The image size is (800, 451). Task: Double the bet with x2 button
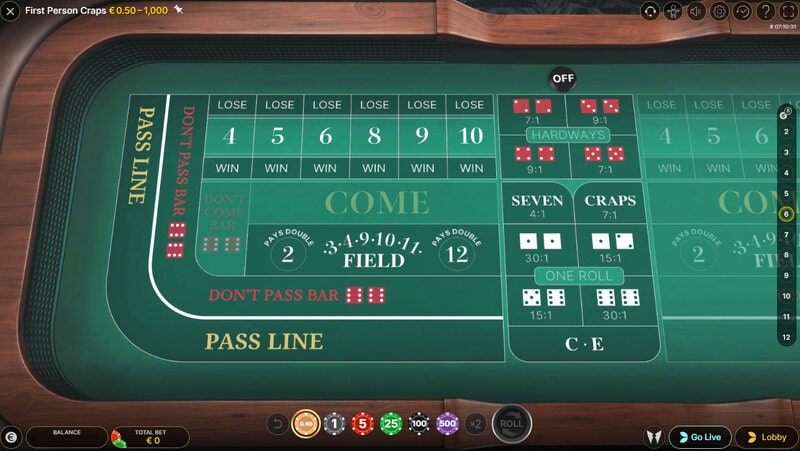coord(476,424)
